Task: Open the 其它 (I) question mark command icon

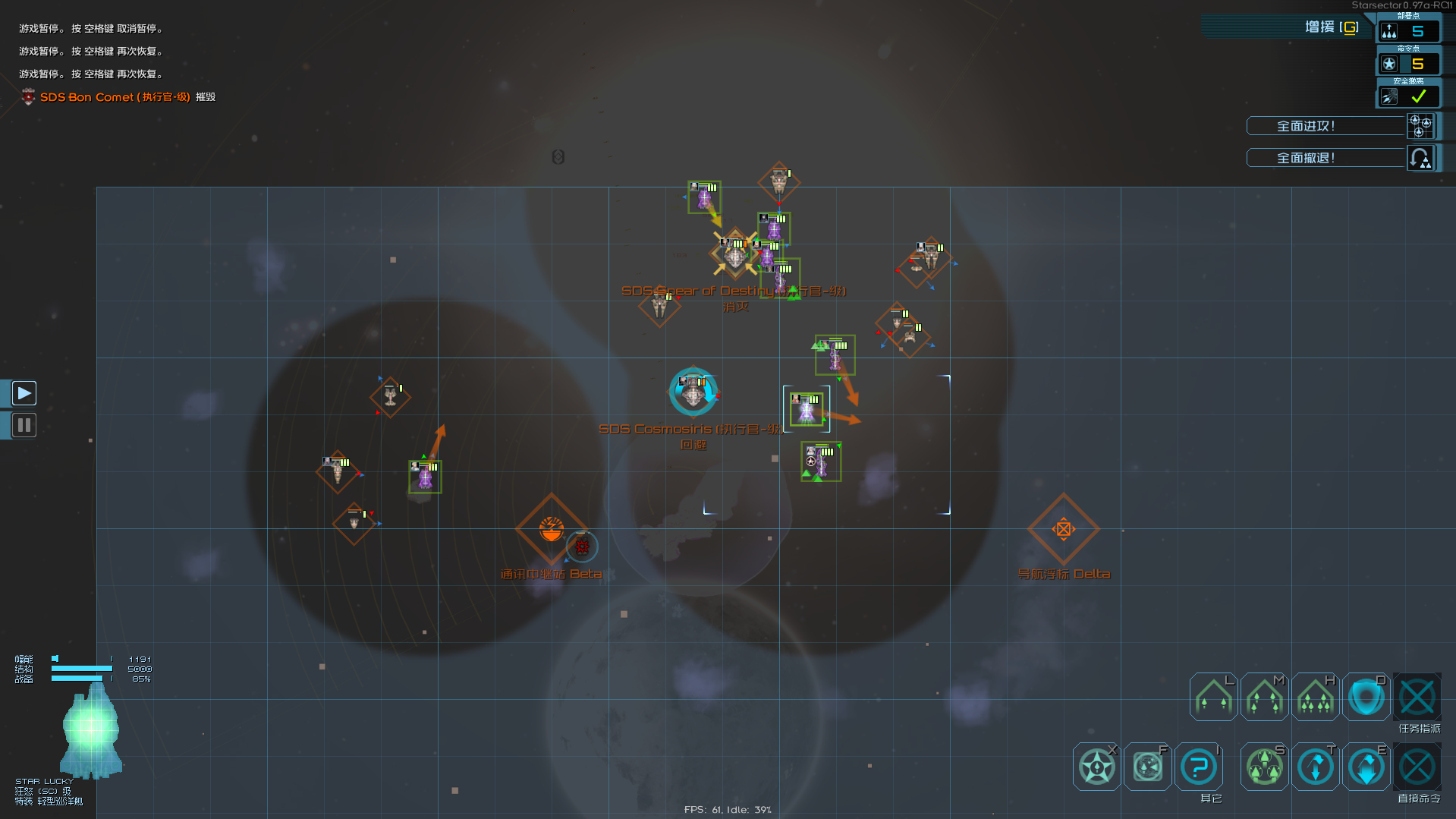Action: (x=1199, y=766)
